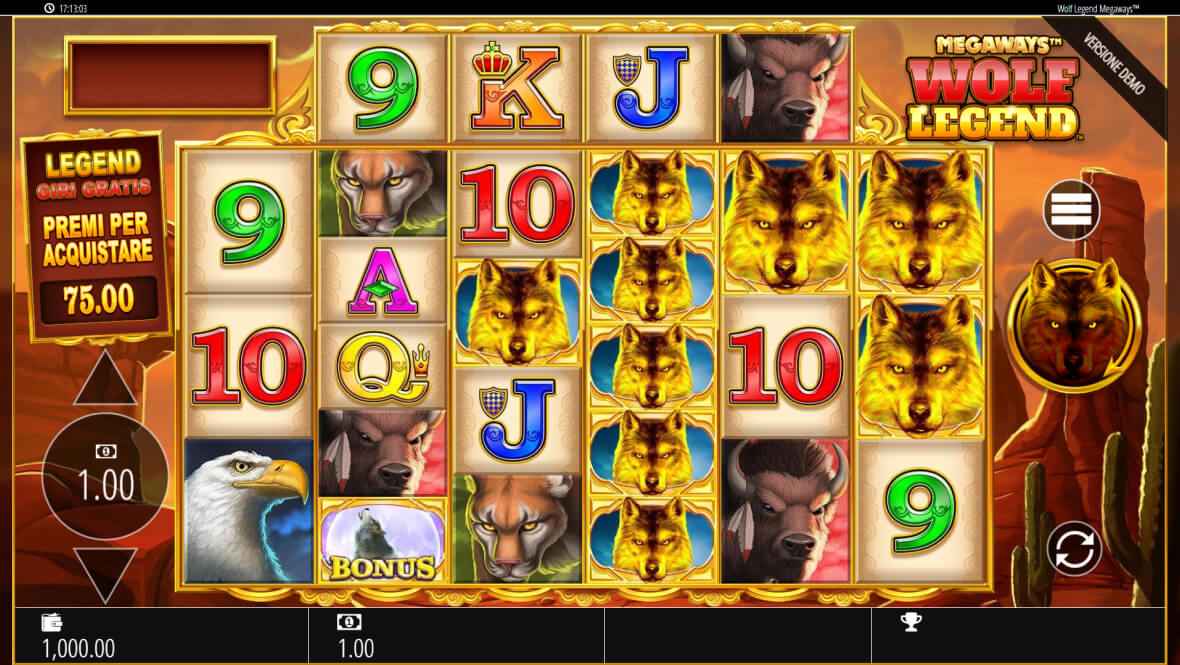The image size is (1180, 665).
Task: Open the autoplay spin options
Action: pyautogui.click(x=1074, y=547)
